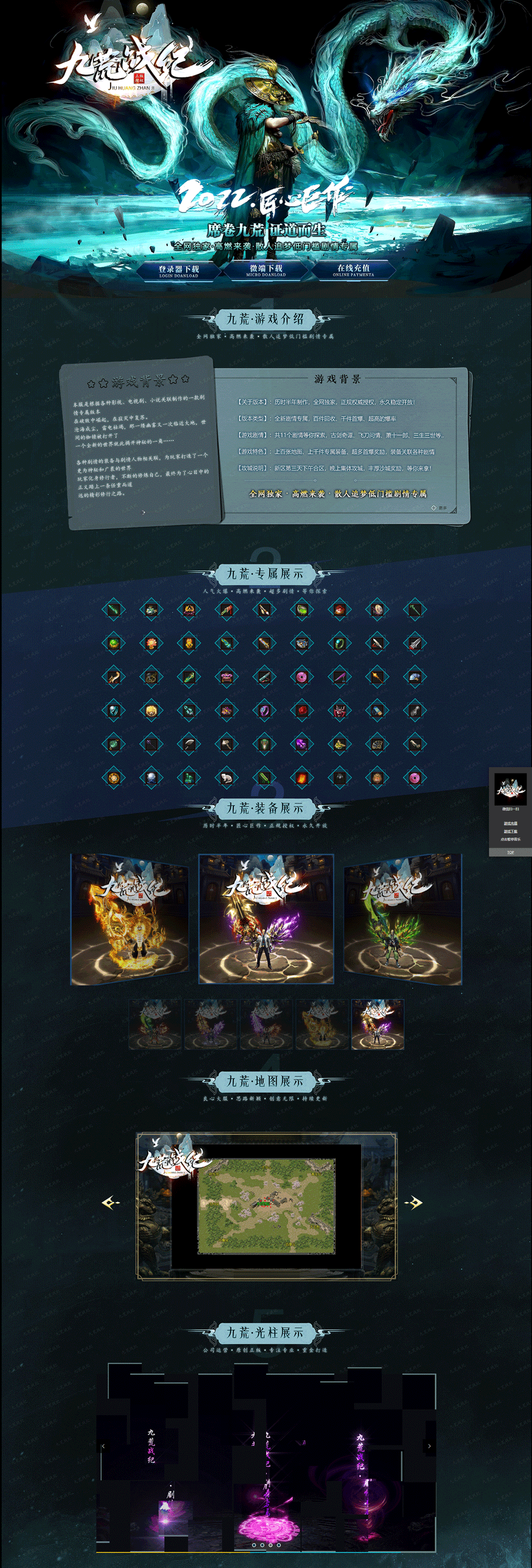Select the central equipment showcase image

266,918
